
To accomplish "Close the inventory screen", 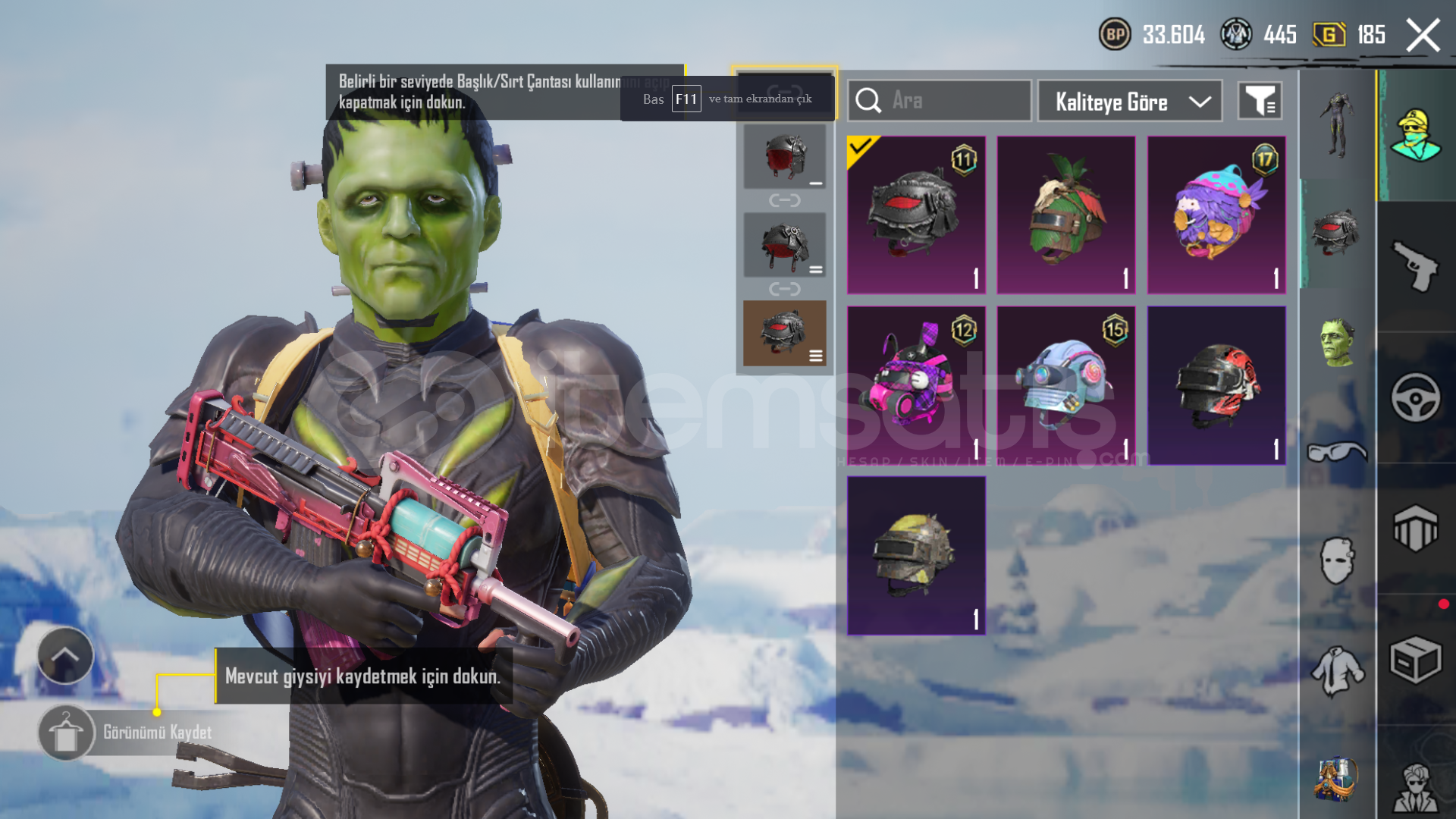I will point(1423,36).
